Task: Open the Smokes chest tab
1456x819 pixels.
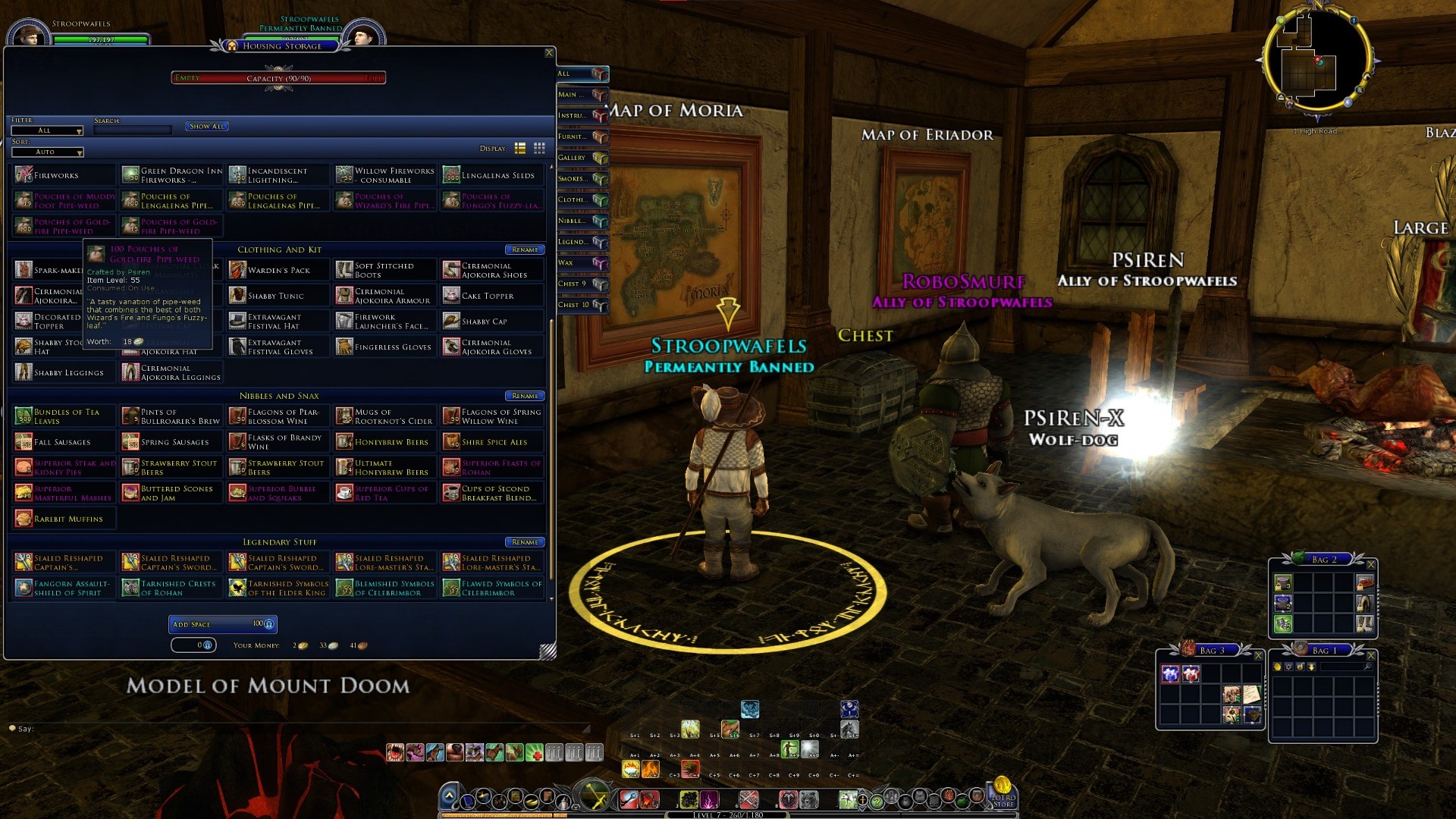Action: [582, 179]
